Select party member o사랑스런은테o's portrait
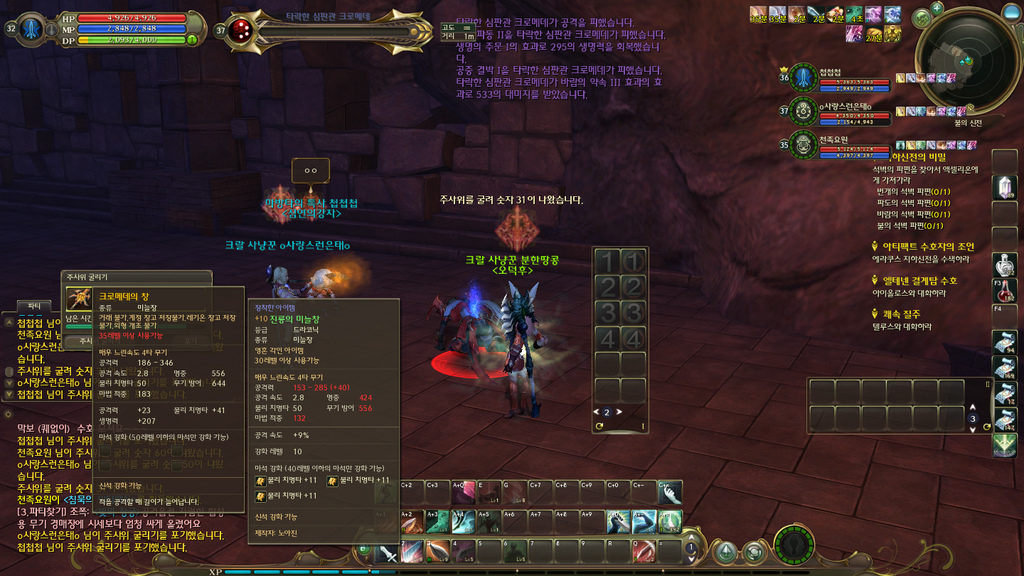 802,112
